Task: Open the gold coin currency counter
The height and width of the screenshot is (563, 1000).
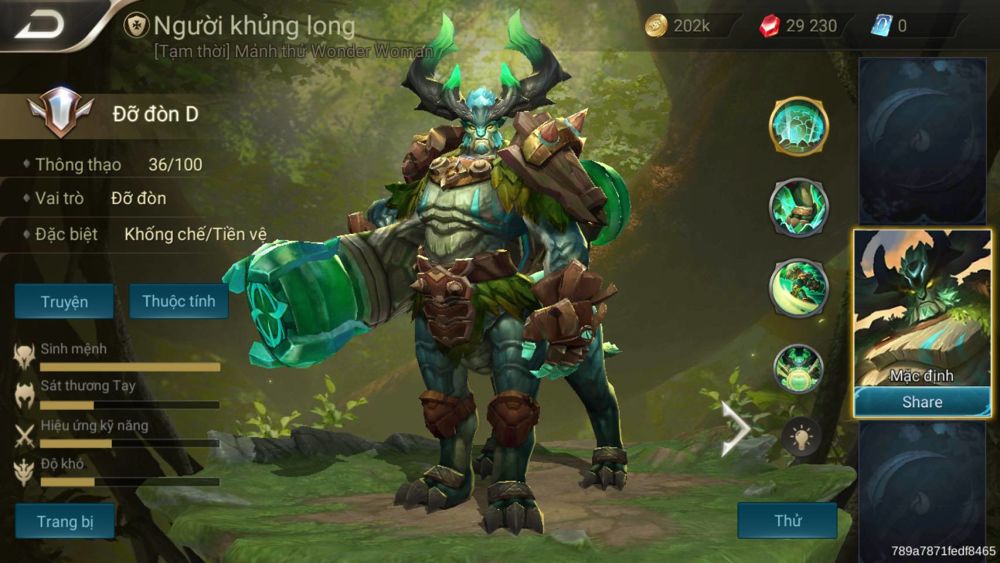Action: click(680, 26)
